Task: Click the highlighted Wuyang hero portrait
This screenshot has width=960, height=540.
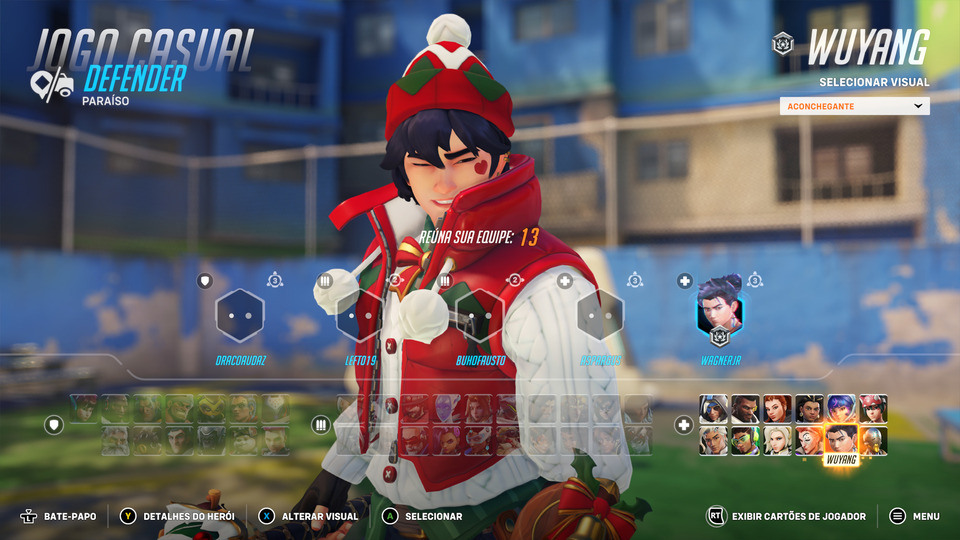Action: click(x=841, y=439)
